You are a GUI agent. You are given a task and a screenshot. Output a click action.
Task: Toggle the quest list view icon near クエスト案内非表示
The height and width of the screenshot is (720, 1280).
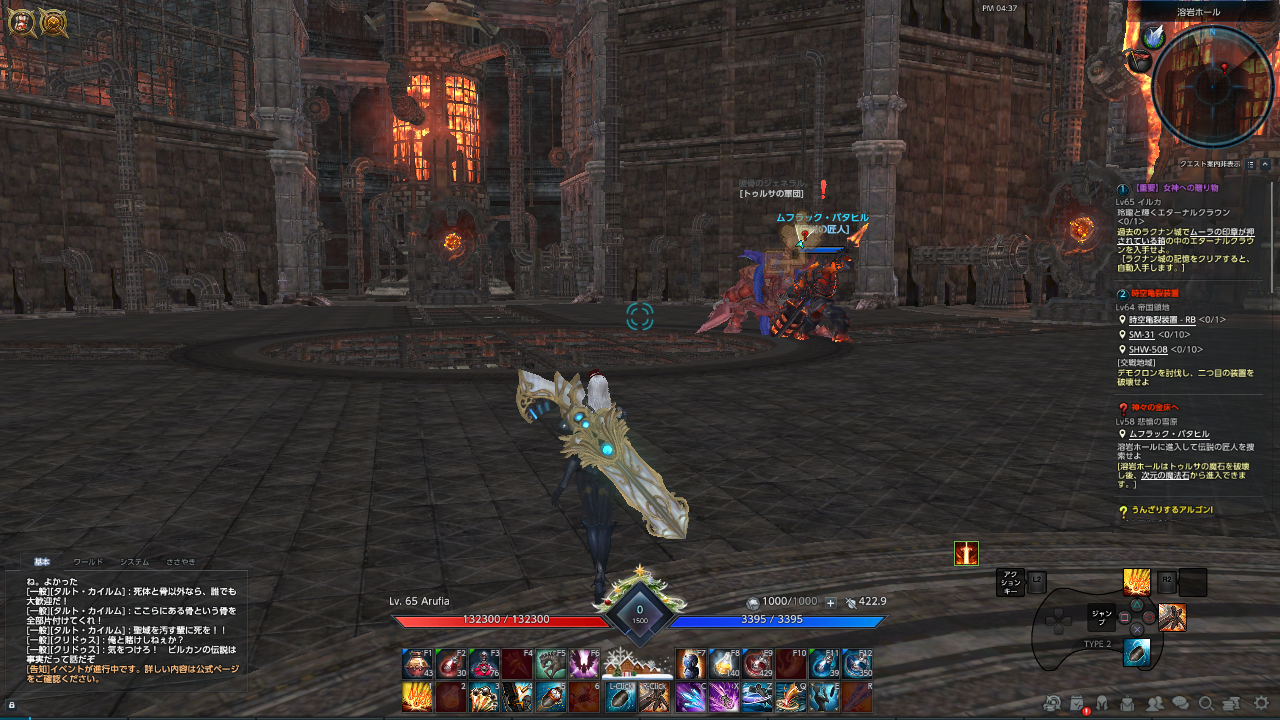point(1251,164)
